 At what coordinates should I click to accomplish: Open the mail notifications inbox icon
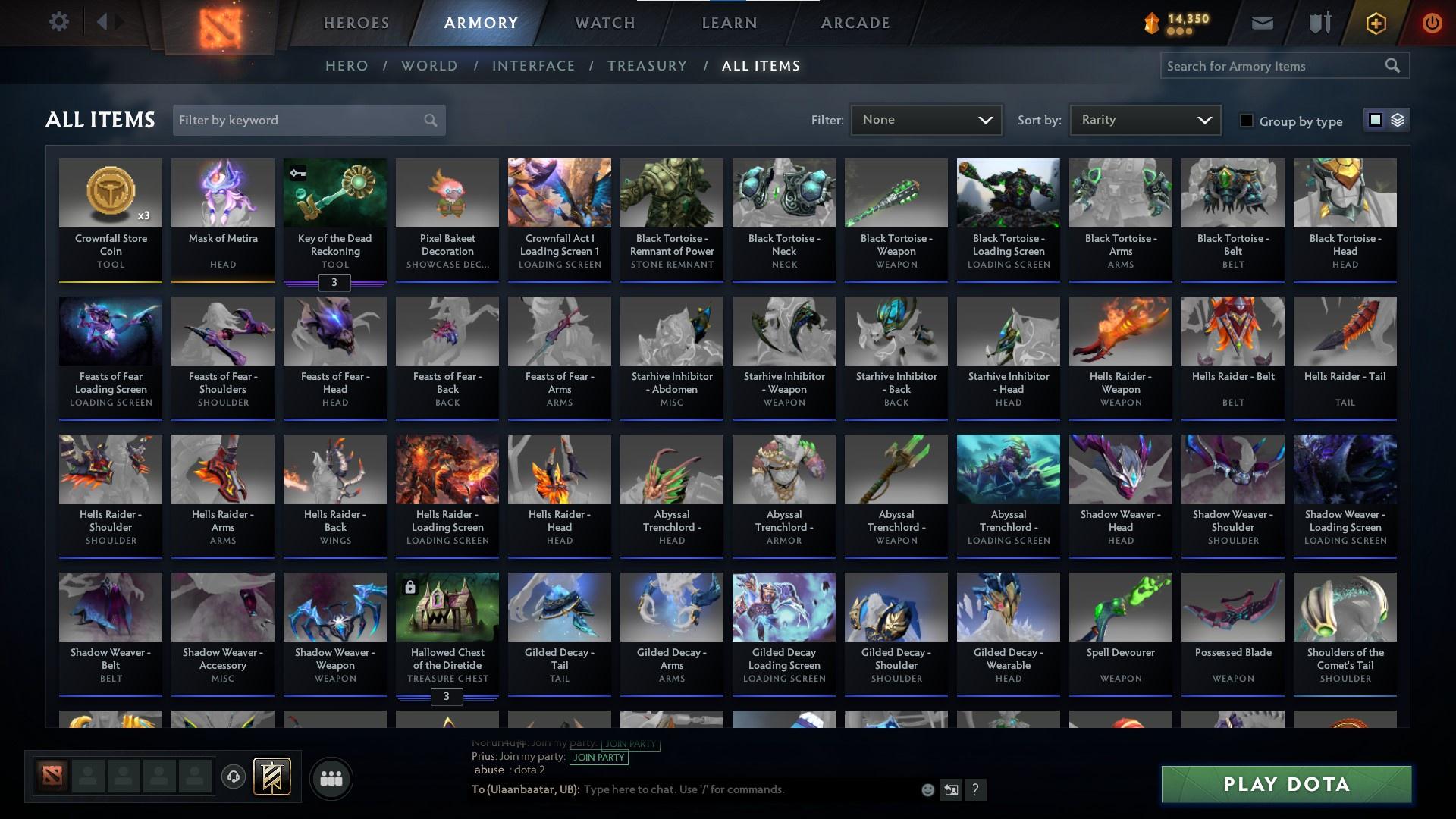click(1261, 22)
